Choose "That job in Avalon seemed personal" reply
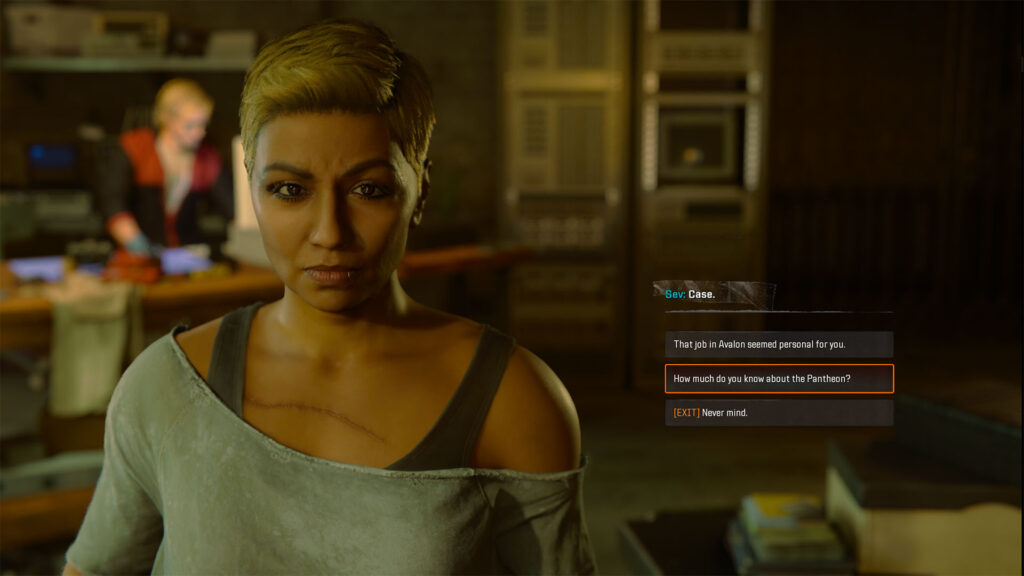 tap(778, 345)
